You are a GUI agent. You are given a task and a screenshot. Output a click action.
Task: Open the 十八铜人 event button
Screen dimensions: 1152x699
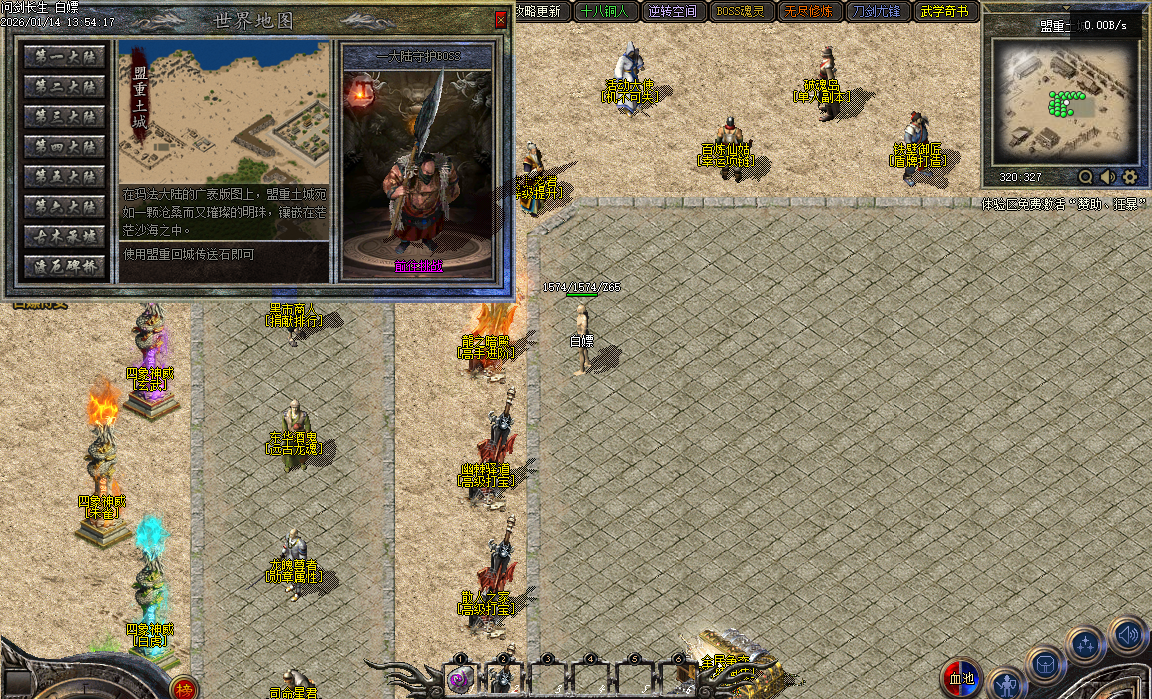pyautogui.click(x=603, y=12)
